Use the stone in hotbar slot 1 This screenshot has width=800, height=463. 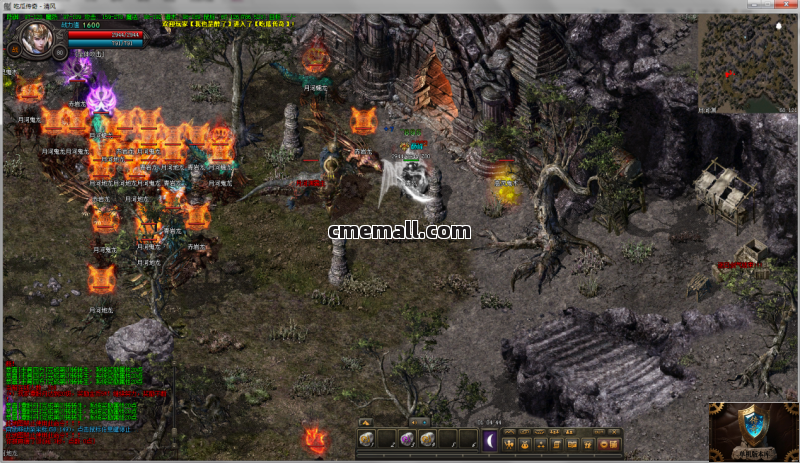(x=367, y=440)
